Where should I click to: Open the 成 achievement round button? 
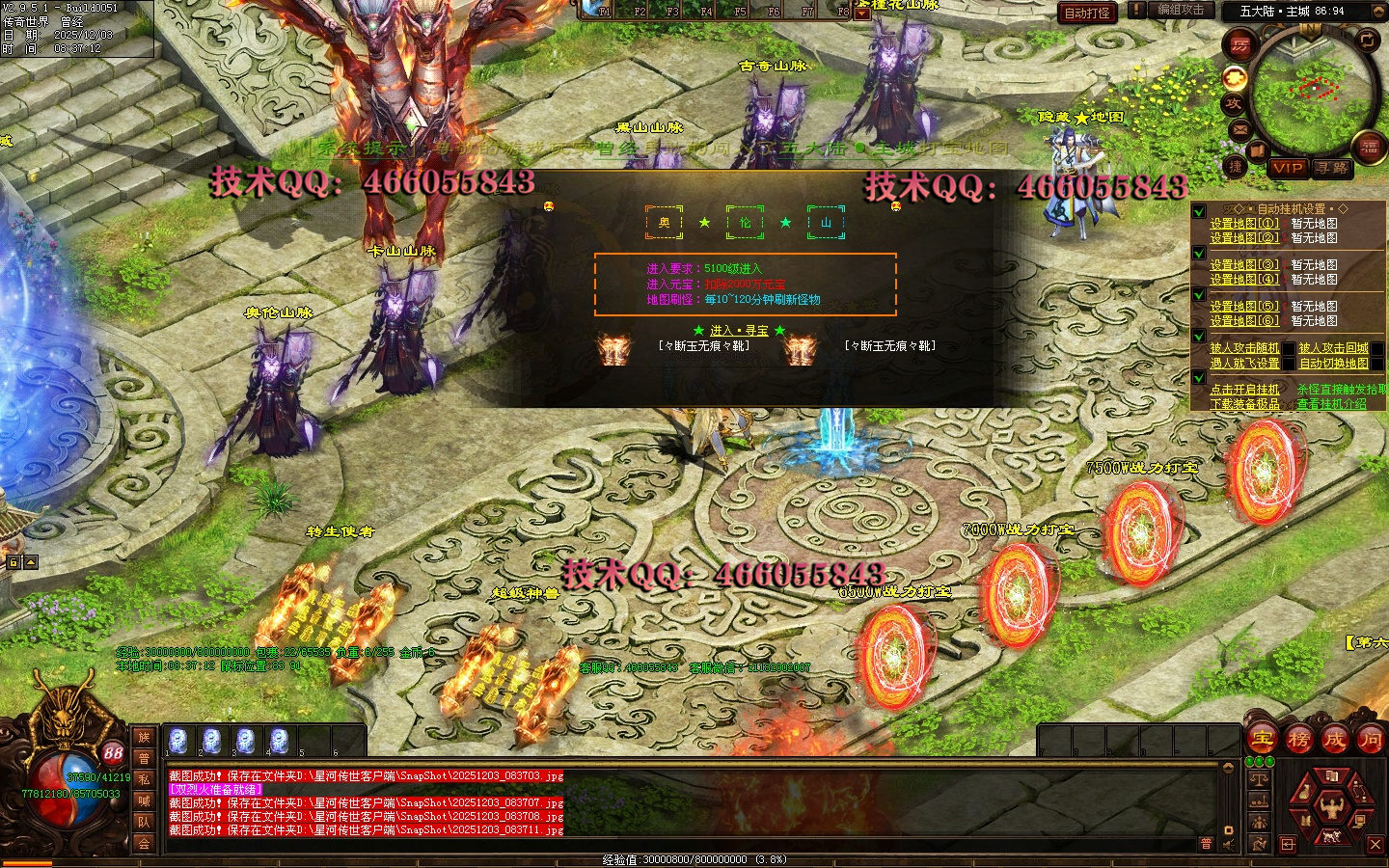click(1334, 741)
